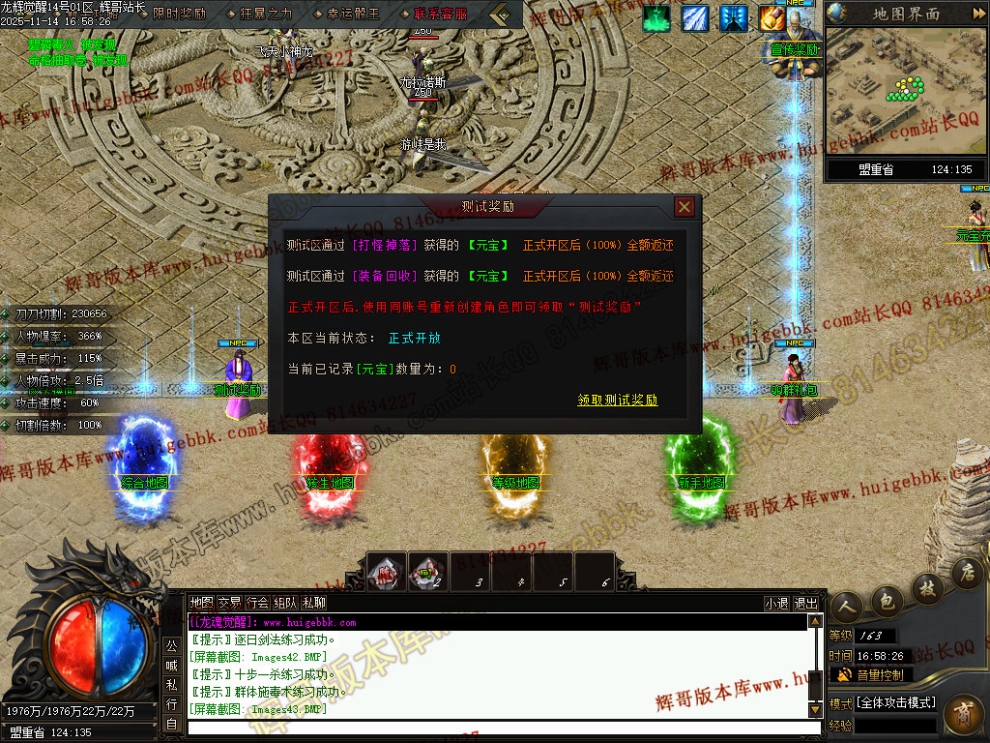Activate the green skill icon
The height and width of the screenshot is (743, 990).
coord(657,18)
